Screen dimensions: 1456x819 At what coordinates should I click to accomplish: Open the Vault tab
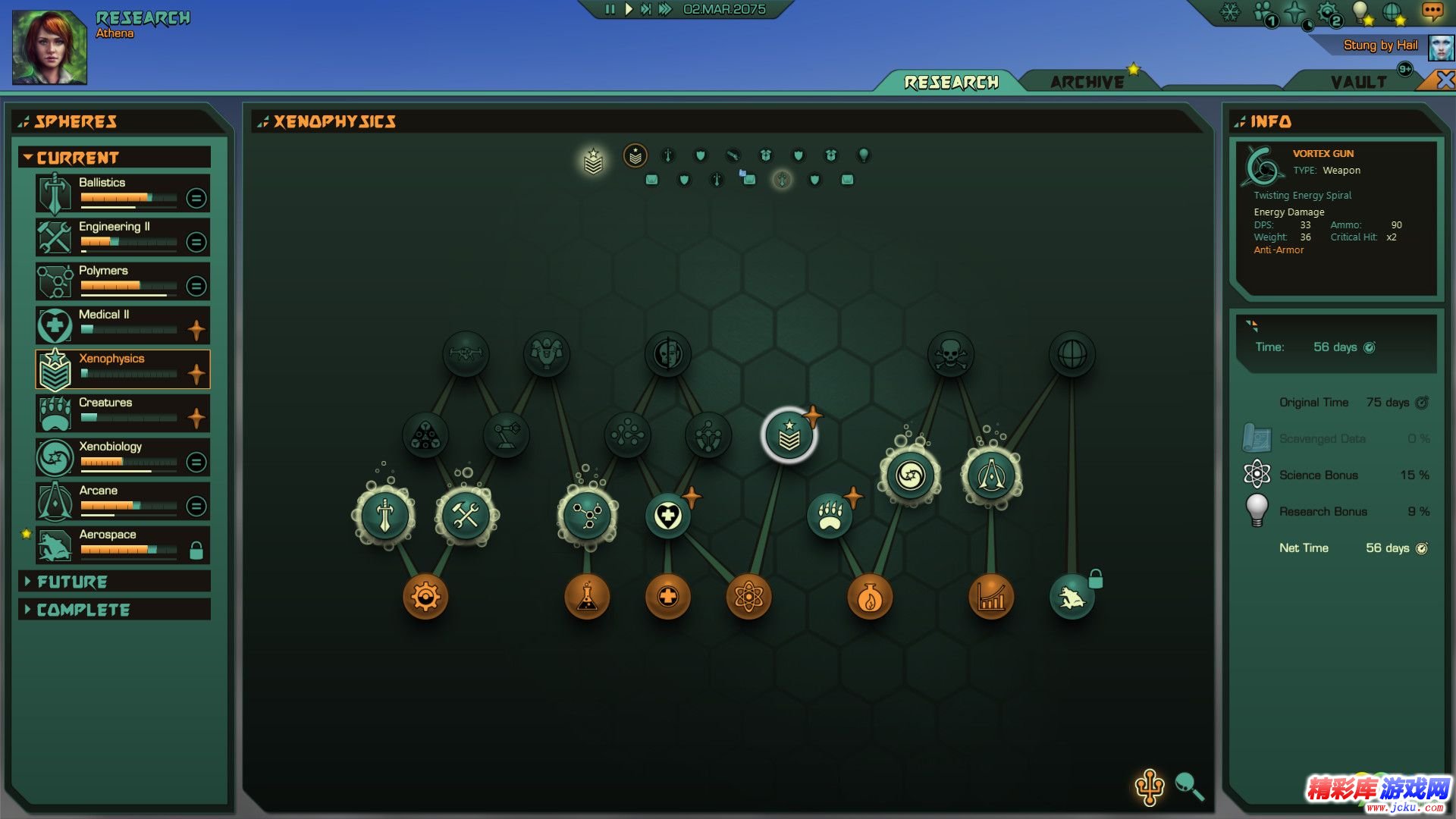click(x=1357, y=82)
